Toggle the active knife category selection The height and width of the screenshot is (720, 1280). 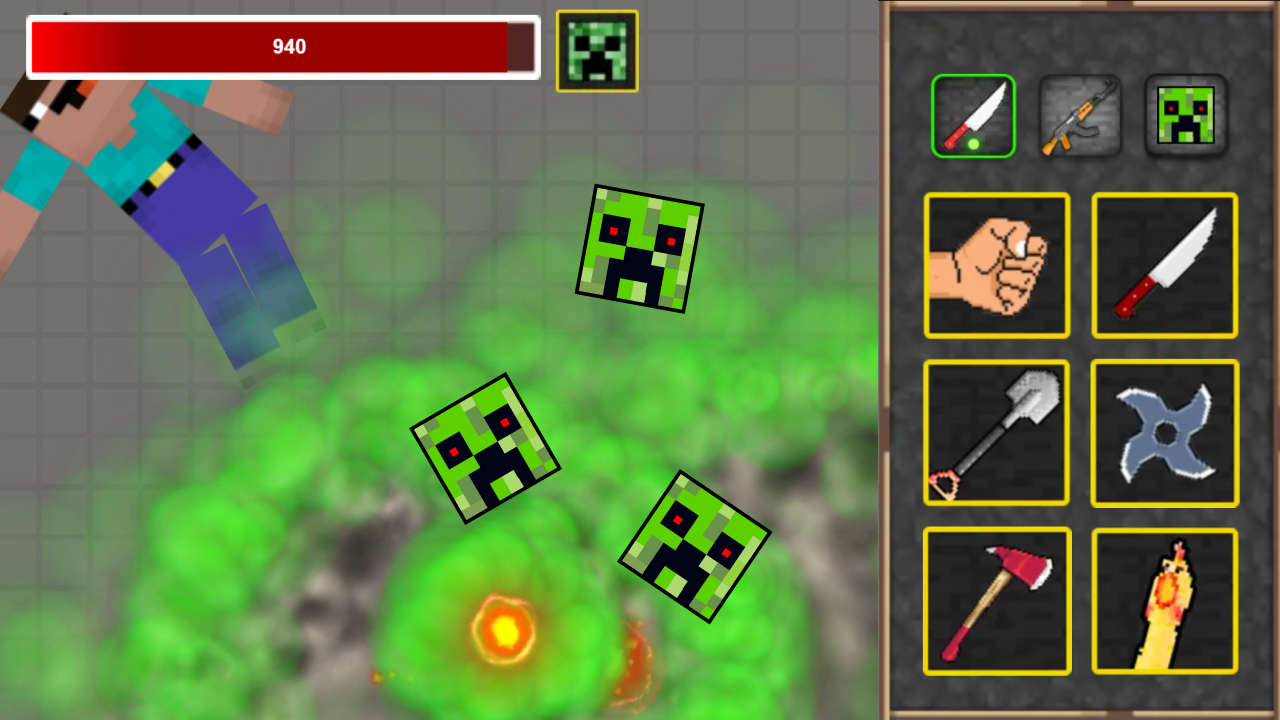(x=973, y=115)
